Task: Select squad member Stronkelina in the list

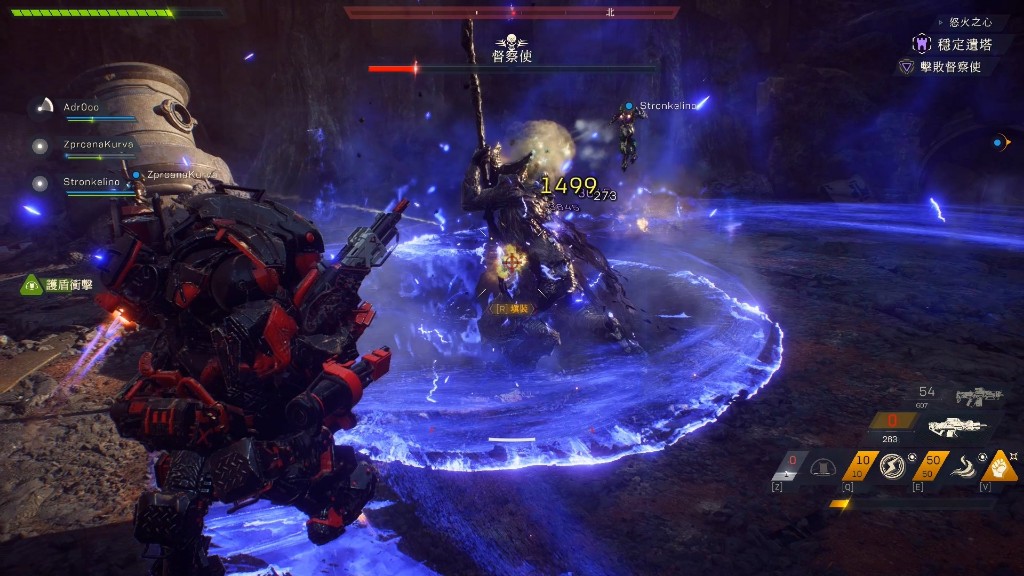Action: (91, 182)
